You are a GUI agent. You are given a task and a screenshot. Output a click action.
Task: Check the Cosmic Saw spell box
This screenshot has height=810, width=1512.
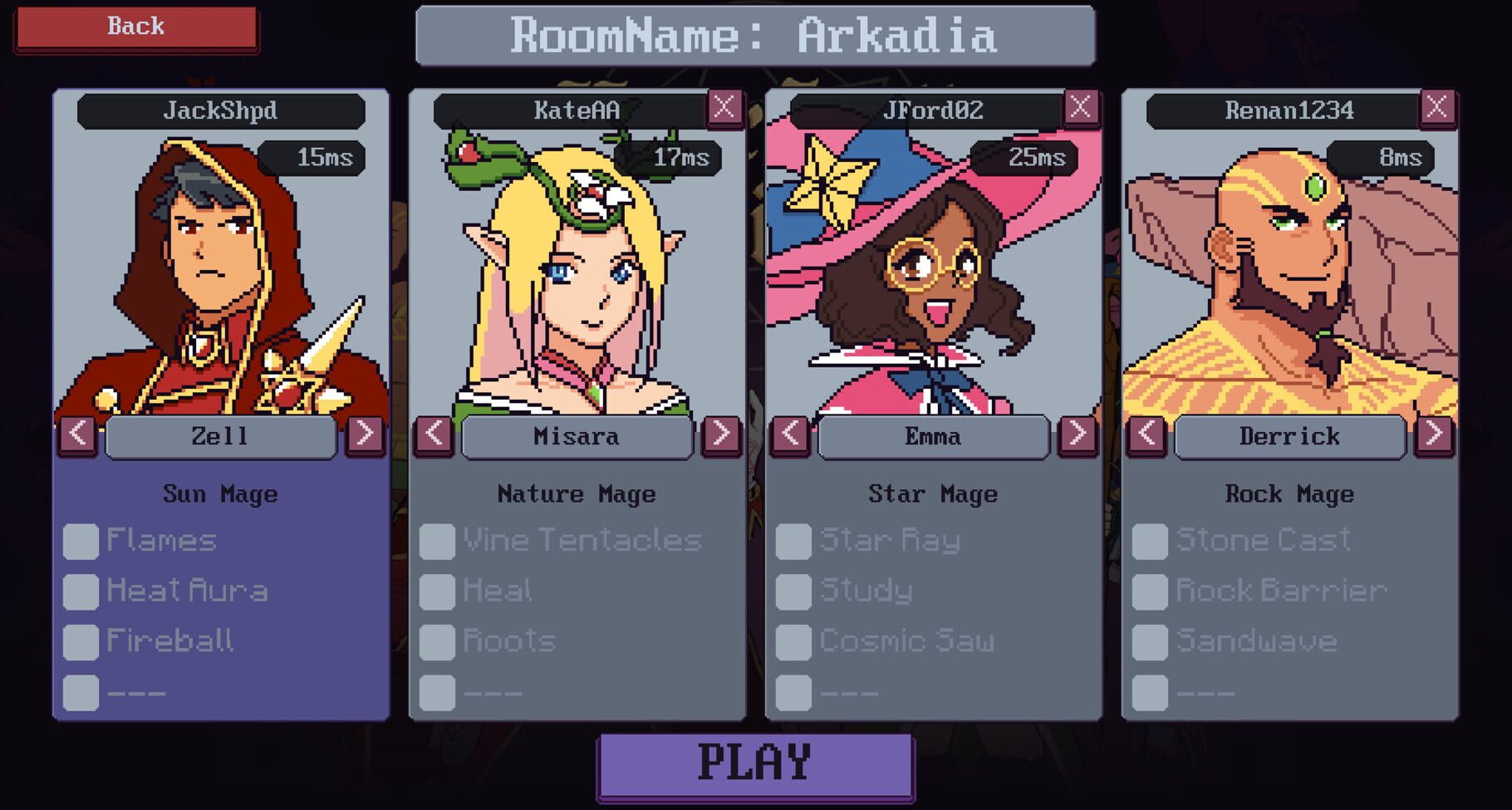[x=793, y=641]
